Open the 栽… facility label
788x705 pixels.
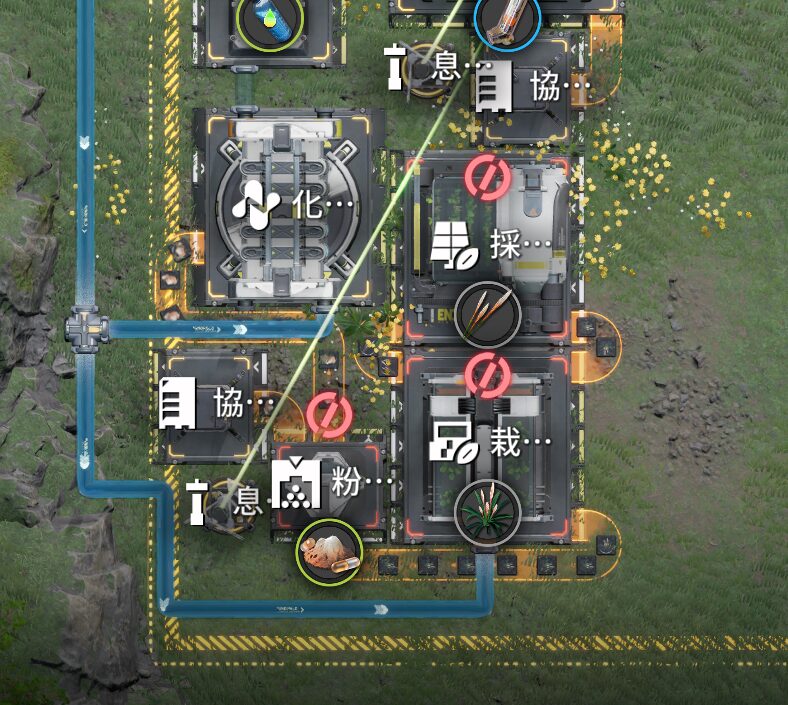click(x=490, y=442)
